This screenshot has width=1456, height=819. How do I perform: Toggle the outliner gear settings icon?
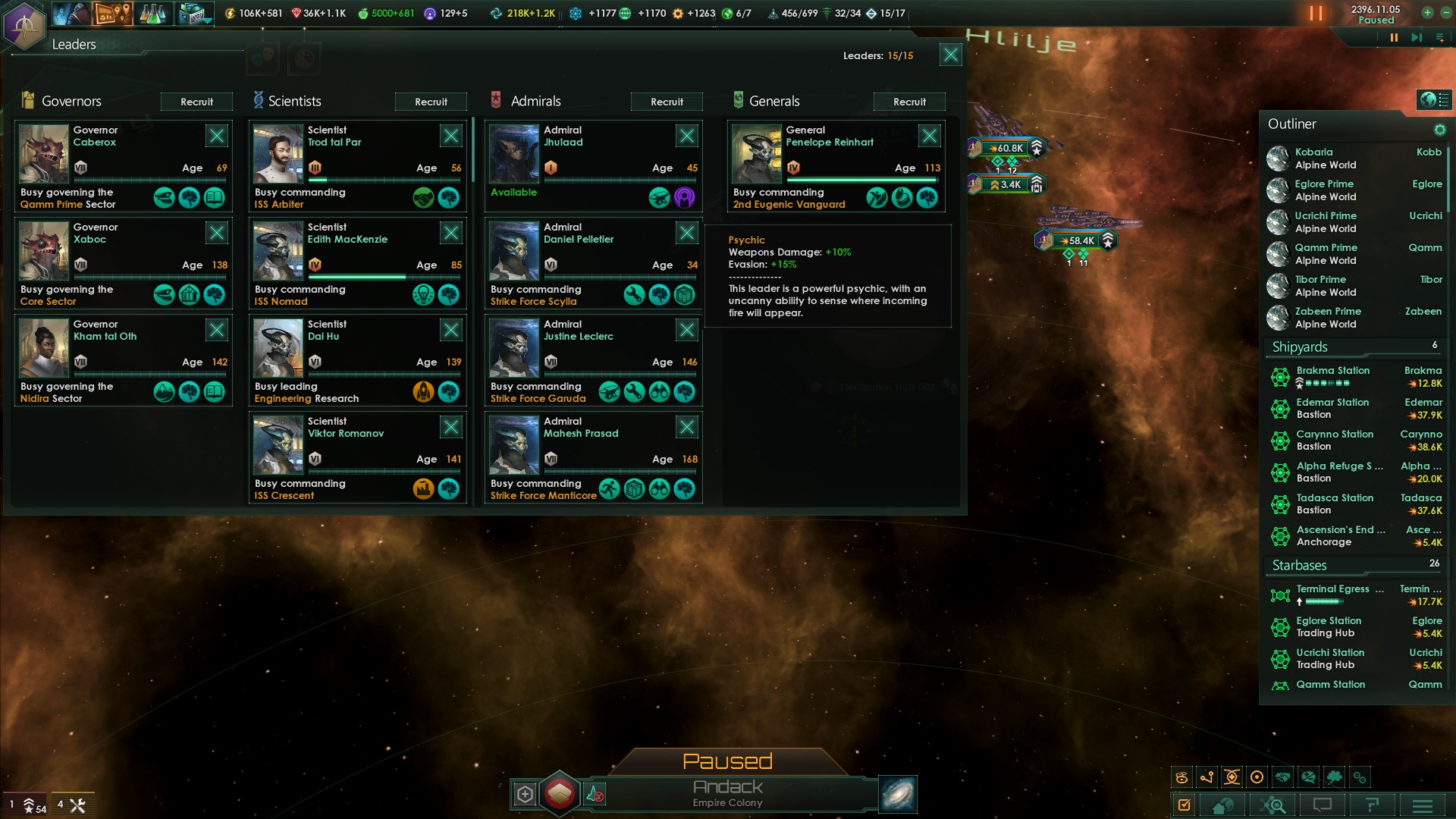click(x=1440, y=130)
